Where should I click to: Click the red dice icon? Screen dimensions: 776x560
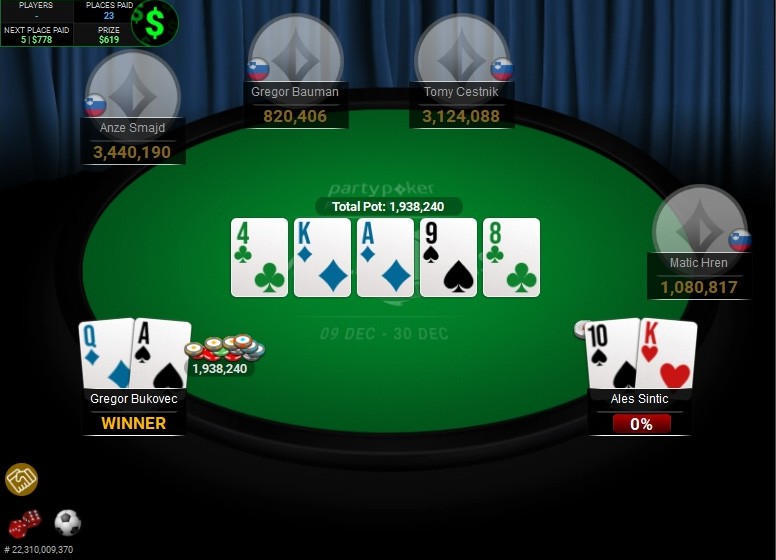click(24, 523)
